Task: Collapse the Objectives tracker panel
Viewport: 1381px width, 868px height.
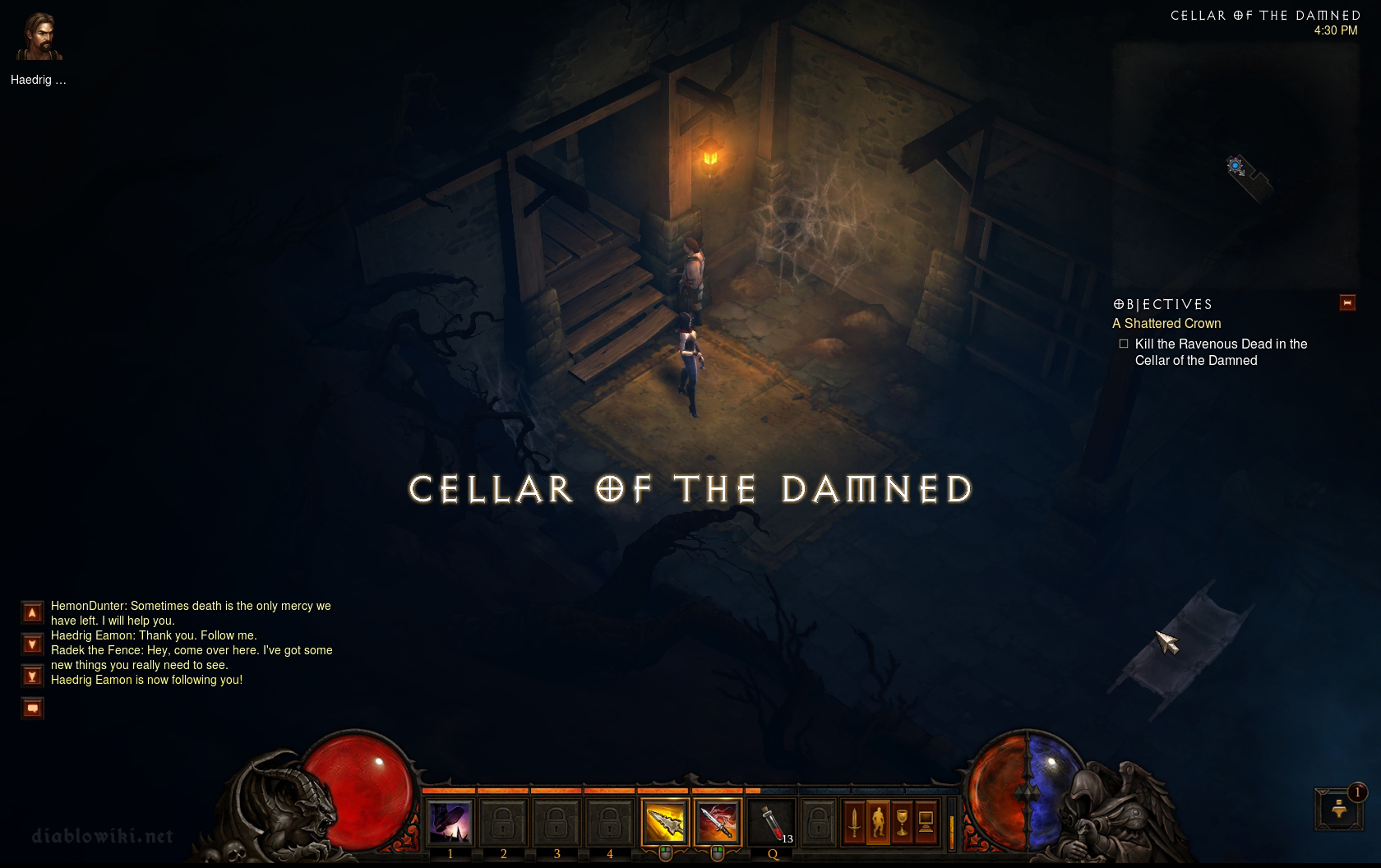Action: (1347, 302)
